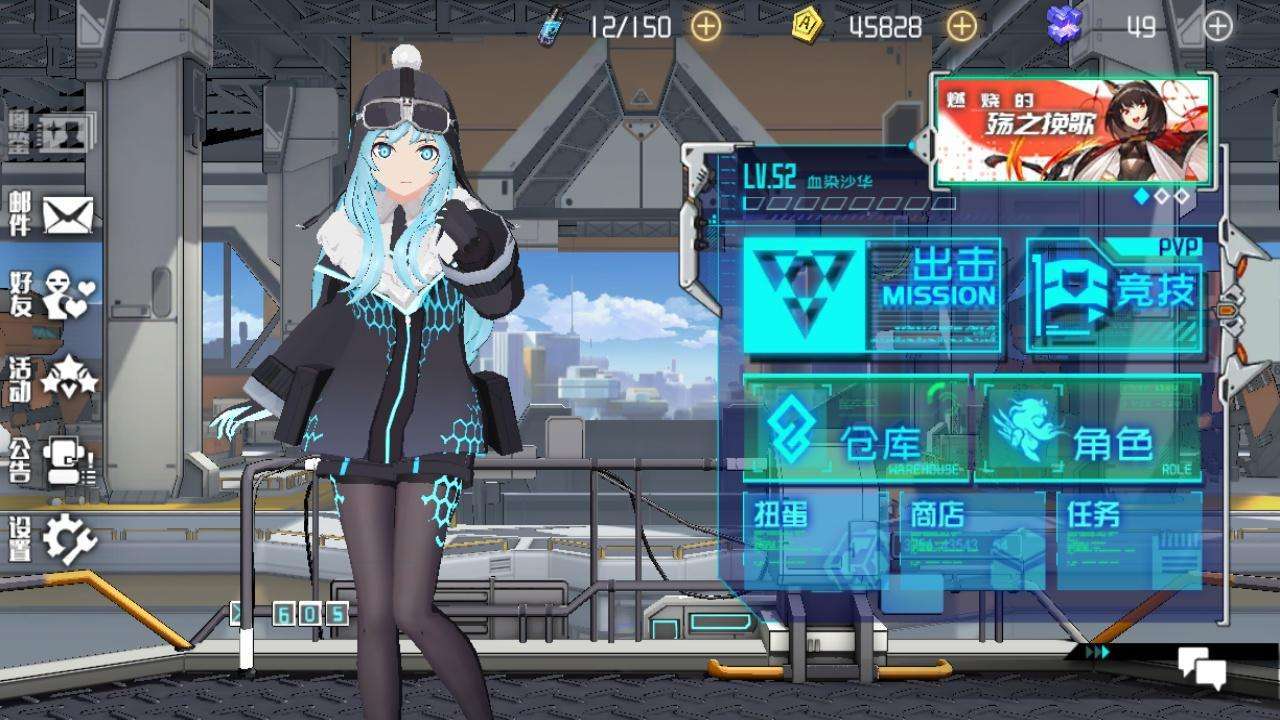Enter the 竞技 PVP arena
This screenshot has width=1280, height=720.
1114,295
